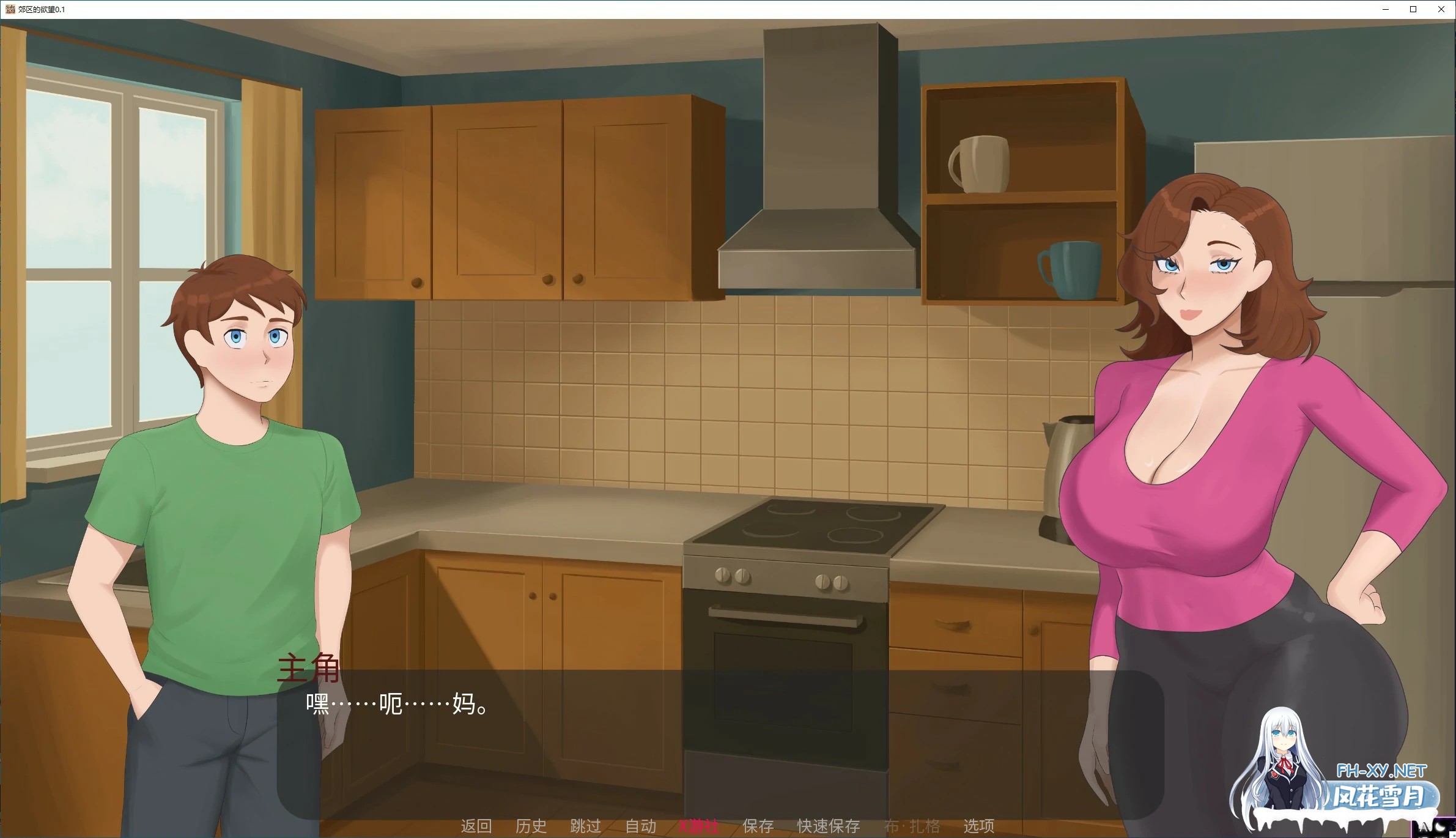Click the maximize window control
1456x838 pixels.
[1413, 9]
